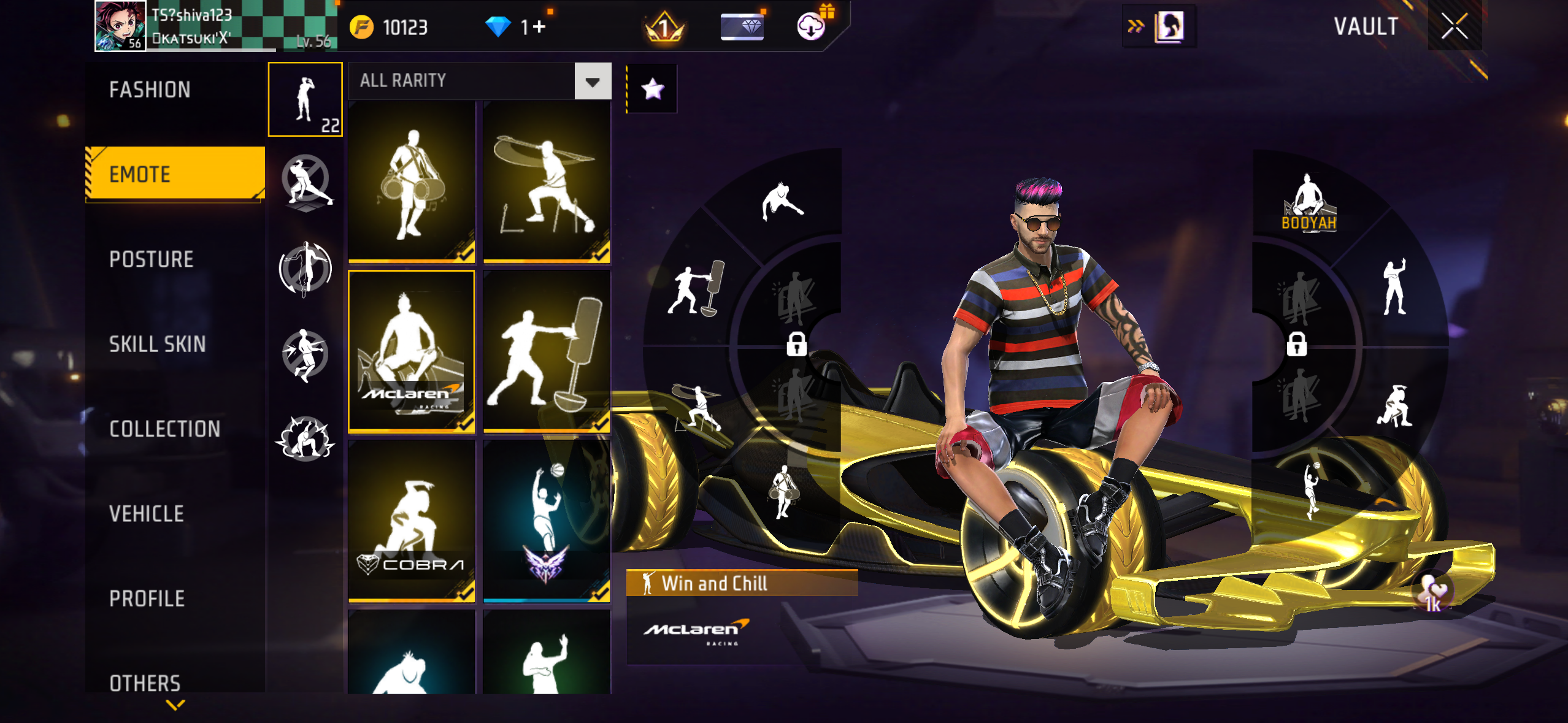The image size is (1568, 723).
Task: Add diamonds with the plus button
Action: (539, 27)
